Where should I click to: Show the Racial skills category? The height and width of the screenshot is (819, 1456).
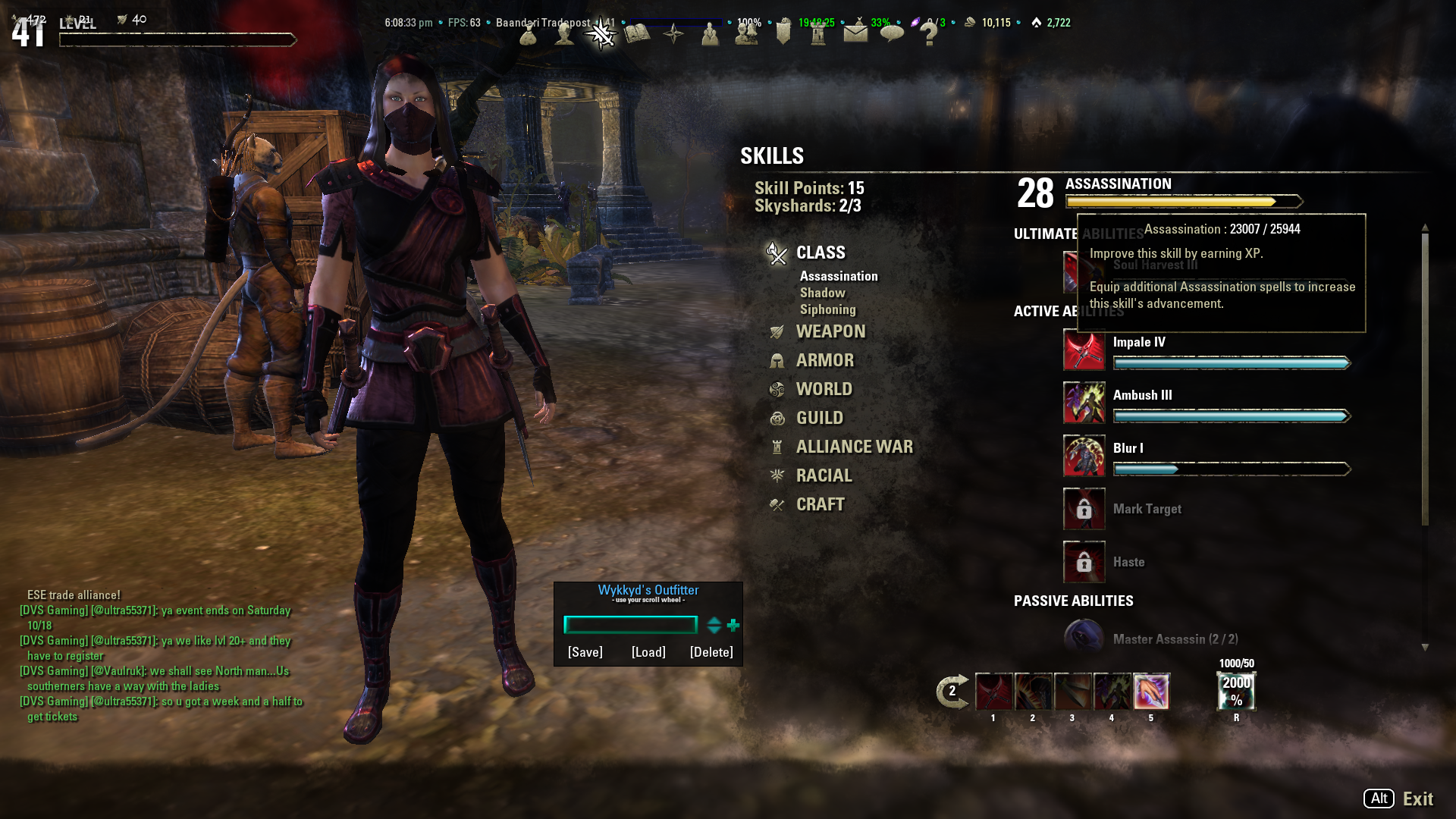click(x=824, y=475)
